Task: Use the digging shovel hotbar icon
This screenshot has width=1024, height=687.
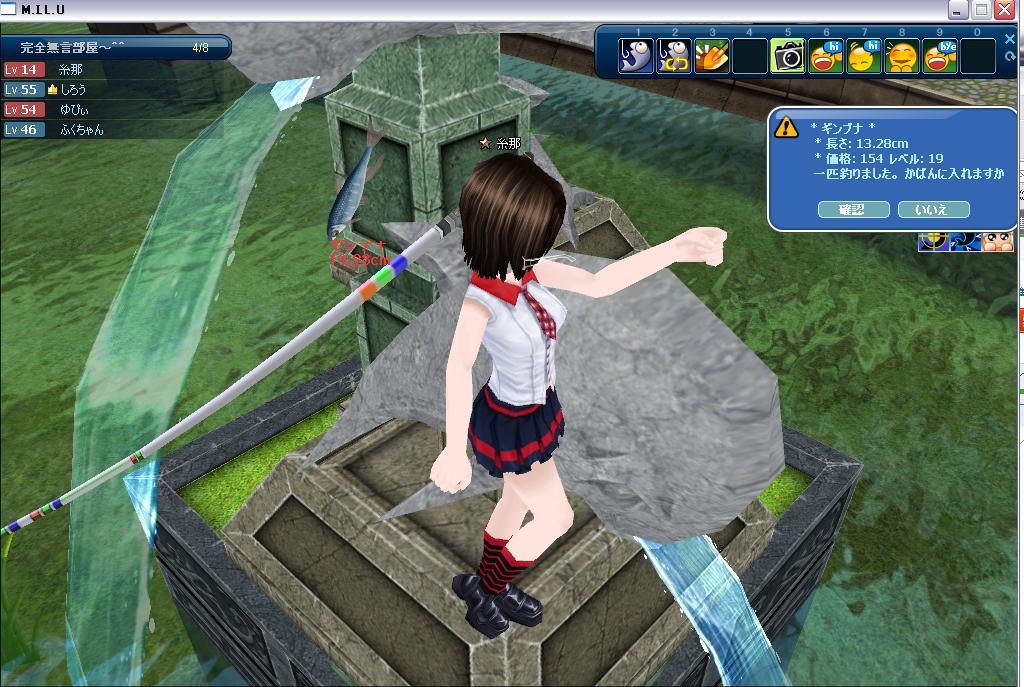Action: [712, 56]
